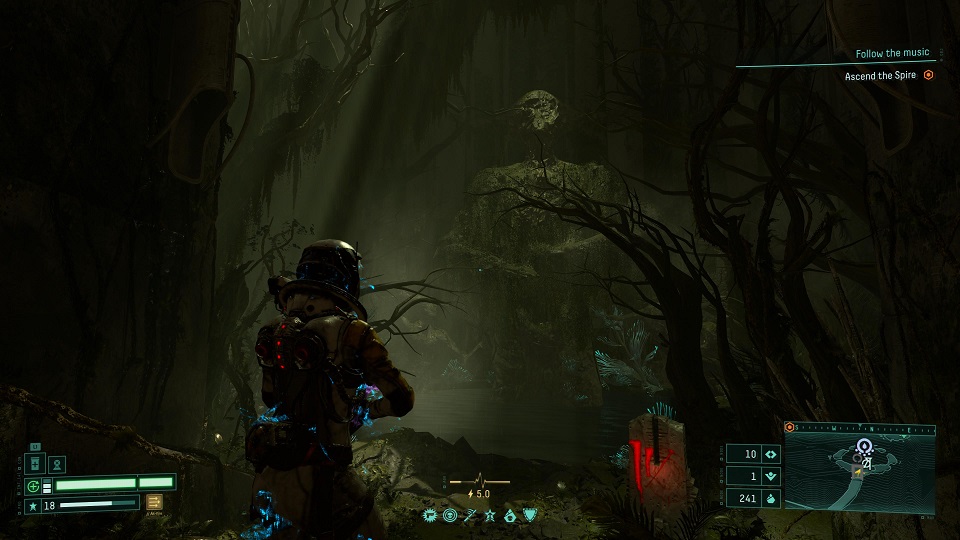
Task: Choose the star-shaped trait icon
Action: (490, 516)
